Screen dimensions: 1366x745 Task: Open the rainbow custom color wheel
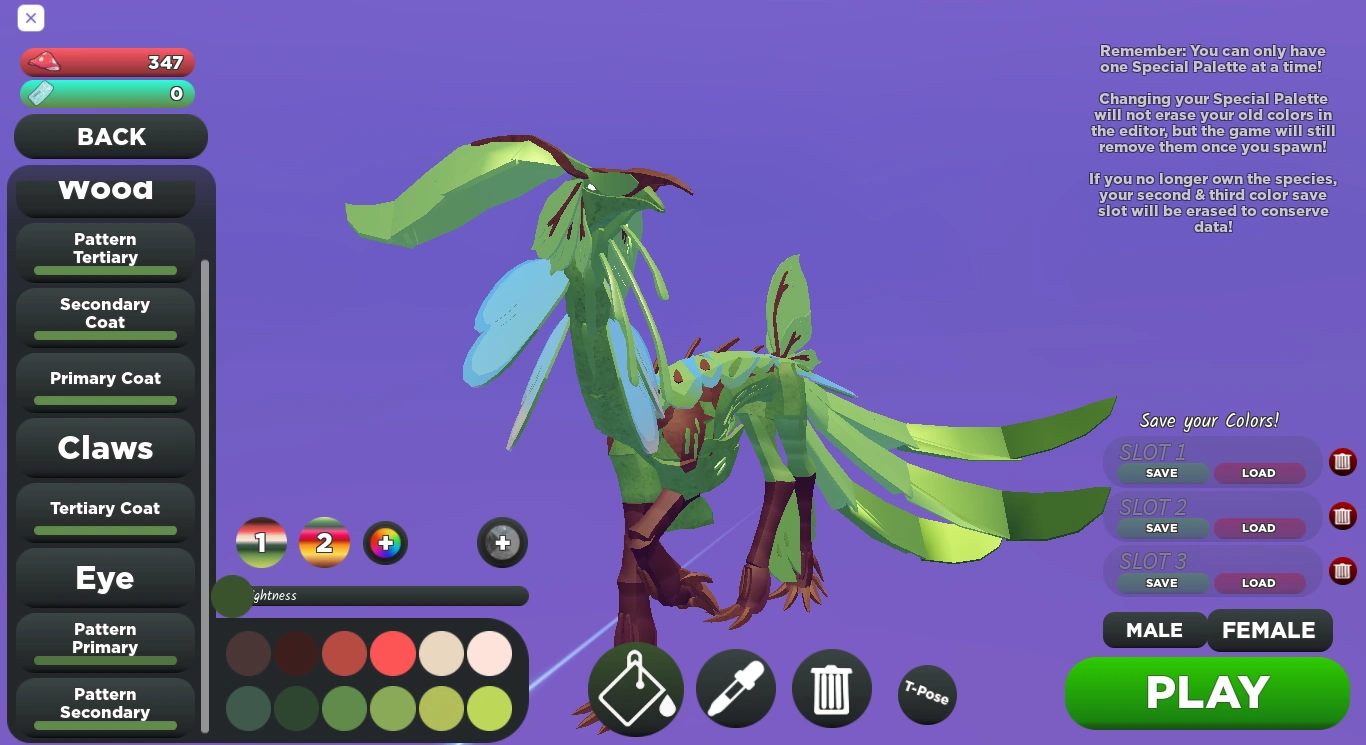click(x=385, y=542)
